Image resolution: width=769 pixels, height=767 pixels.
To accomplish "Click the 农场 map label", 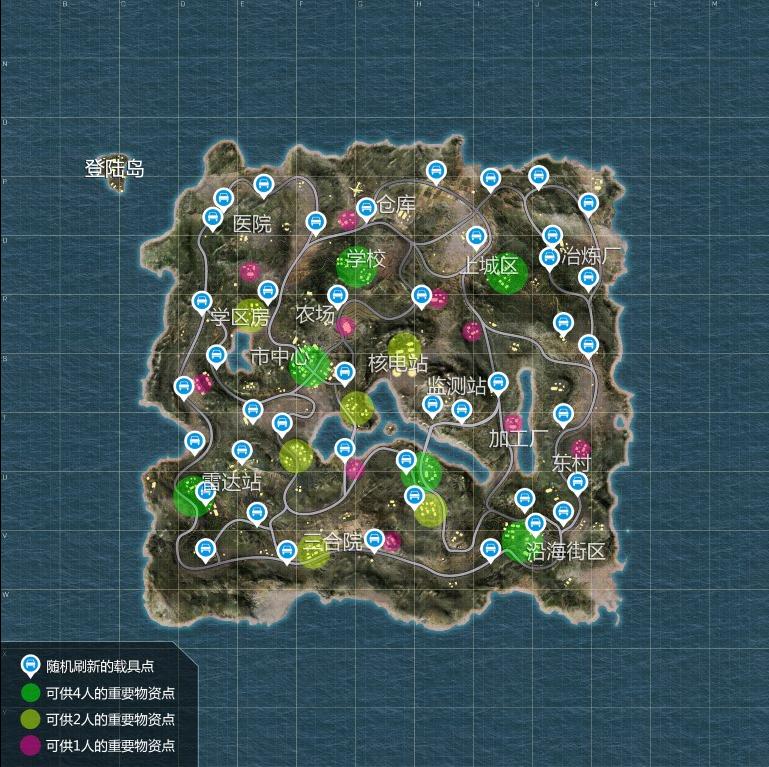I will [x=315, y=314].
